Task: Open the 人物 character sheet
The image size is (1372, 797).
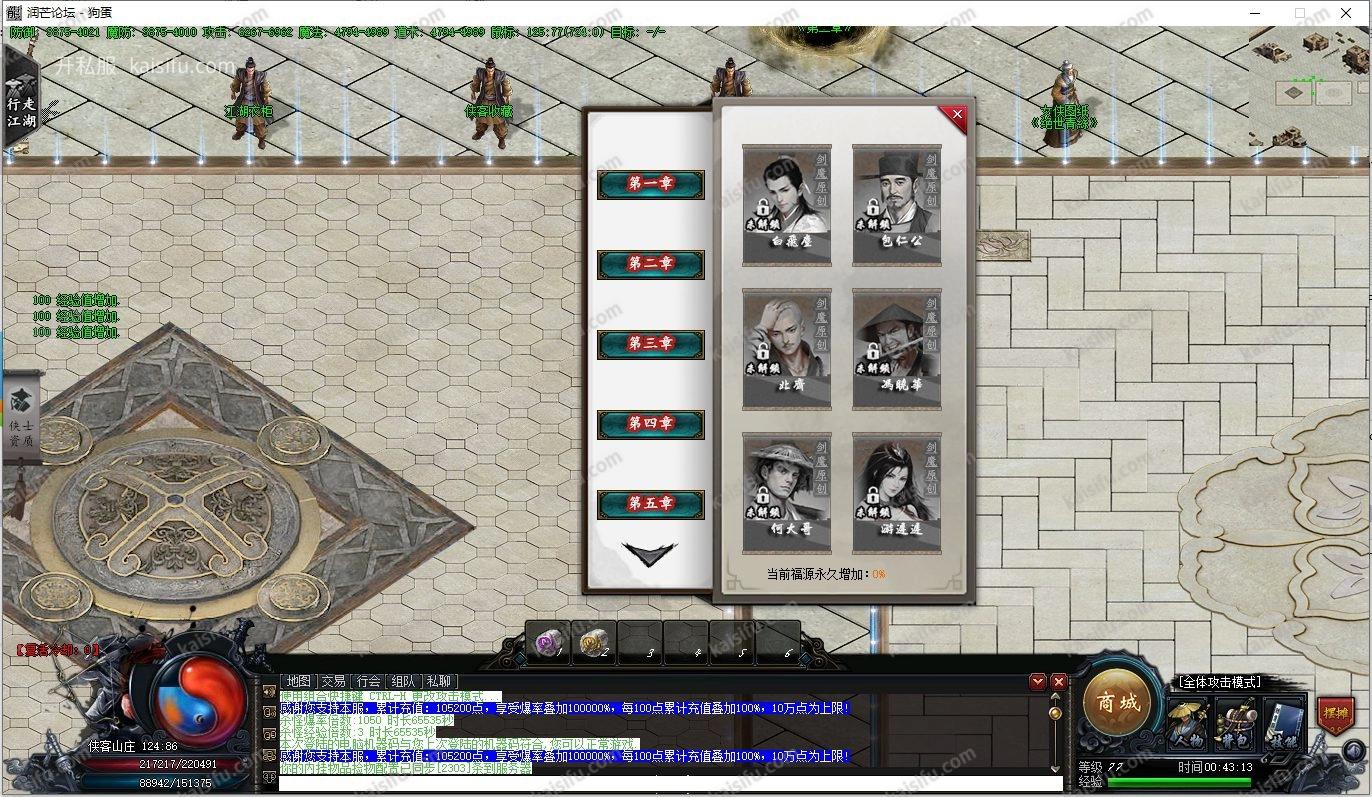Action: (x=1187, y=724)
